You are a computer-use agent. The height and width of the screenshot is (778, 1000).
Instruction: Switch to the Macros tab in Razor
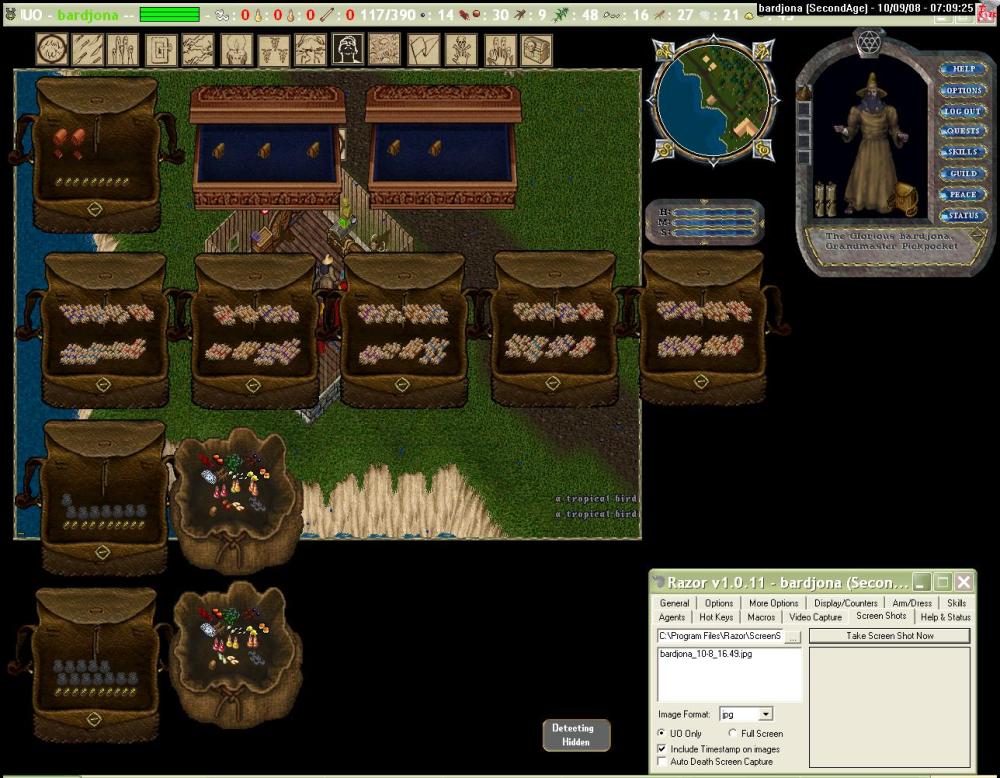click(761, 617)
